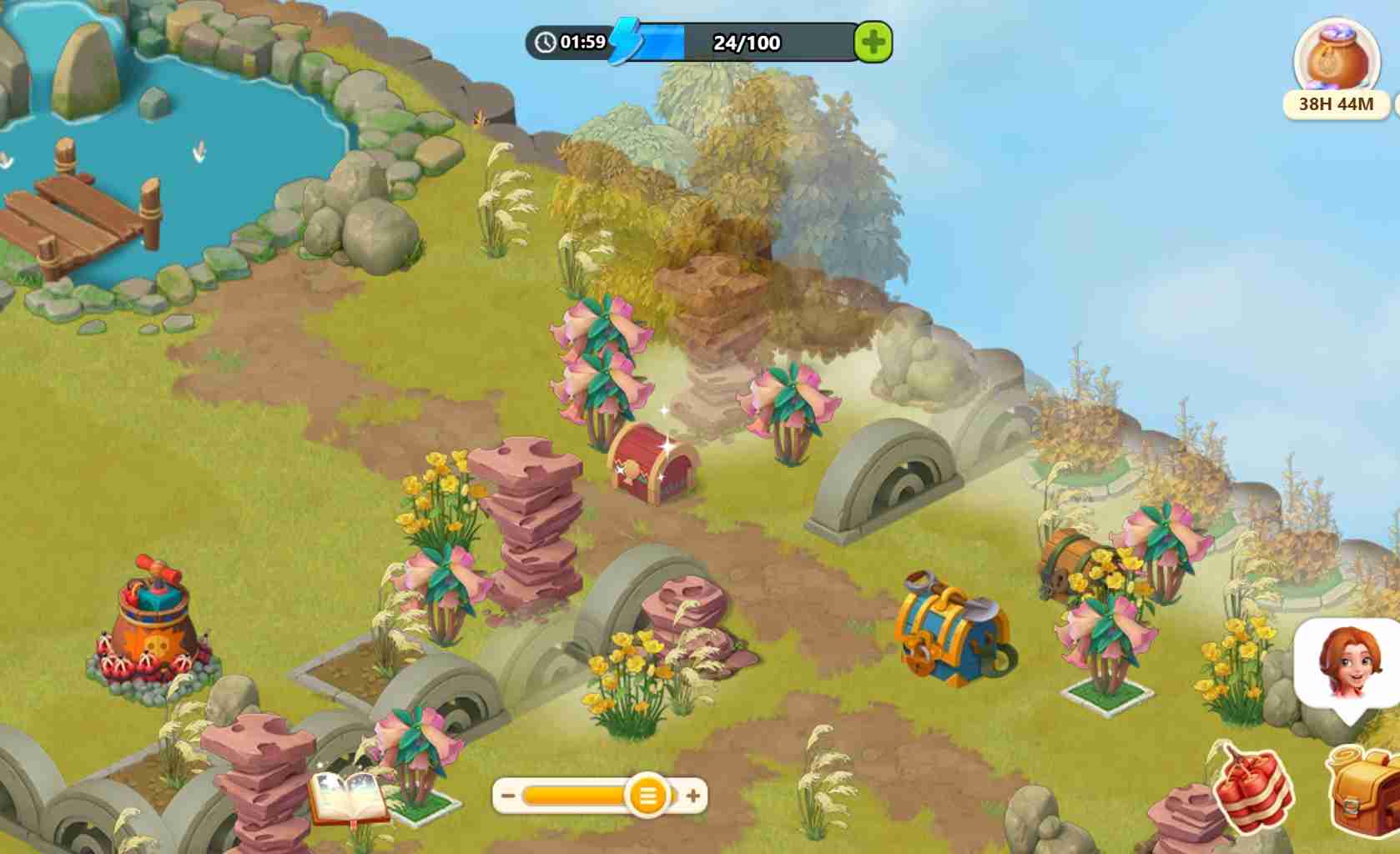This screenshot has height=854, width=1400.
Task: Add more energy with the green plus button
Action: coord(873,42)
